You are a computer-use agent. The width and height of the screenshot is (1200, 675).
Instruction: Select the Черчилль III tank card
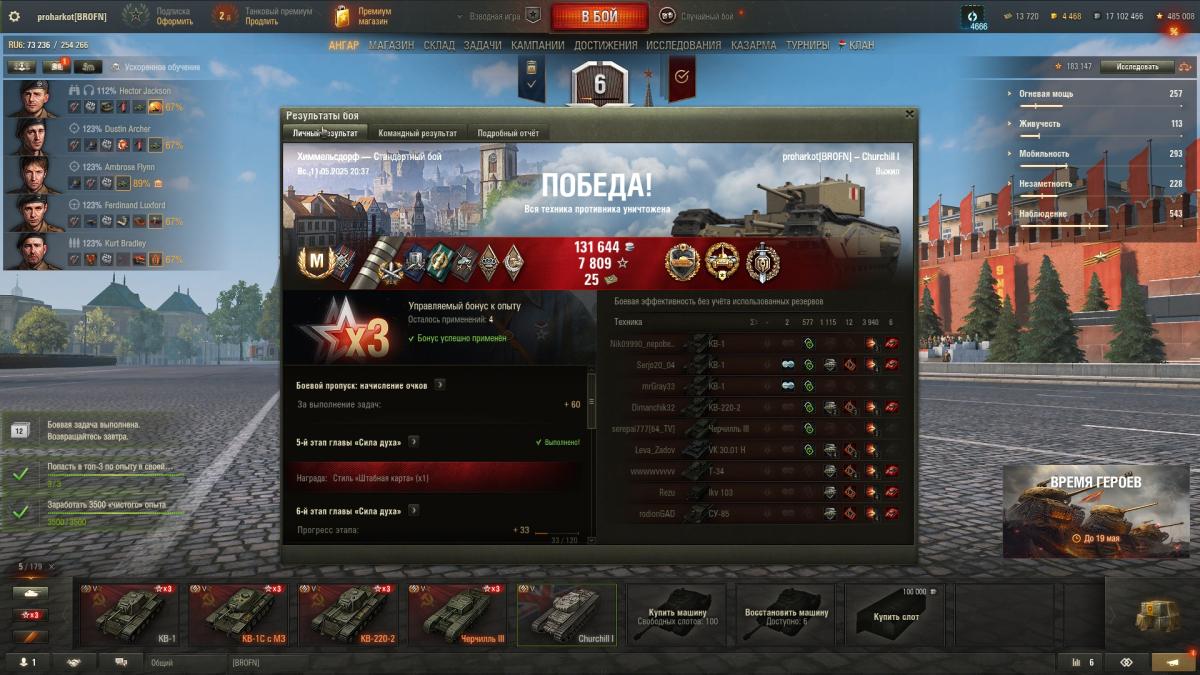[x=458, y=614]
